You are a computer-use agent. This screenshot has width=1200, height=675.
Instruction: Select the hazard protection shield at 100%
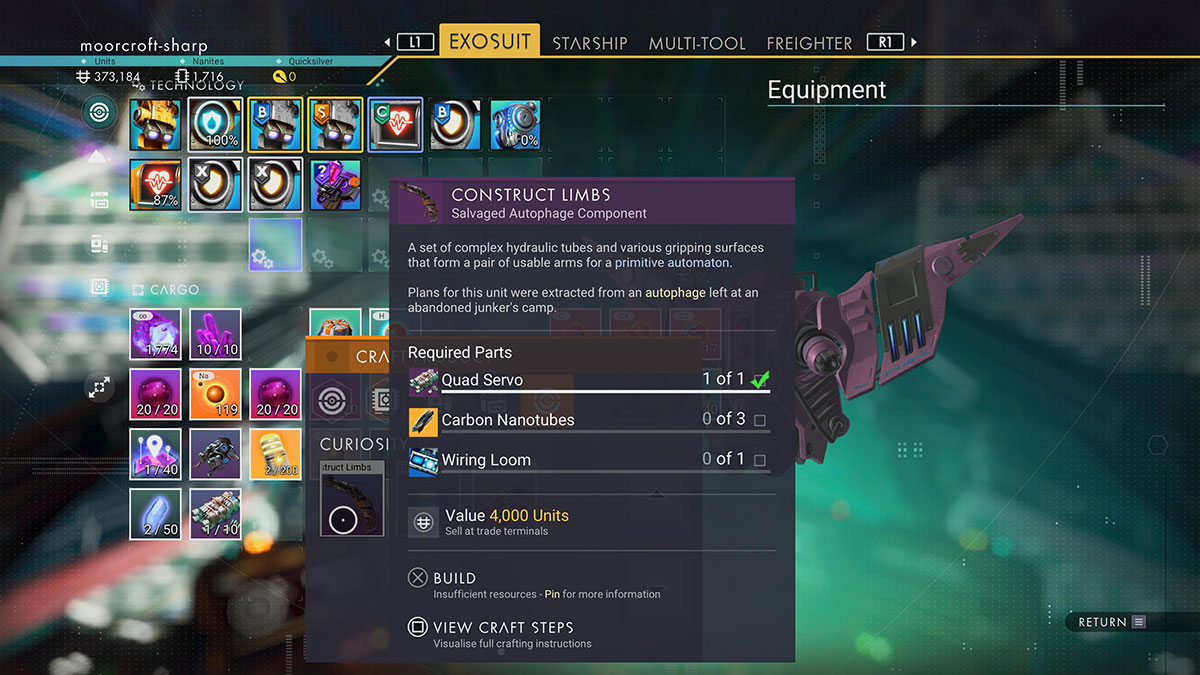215,125
